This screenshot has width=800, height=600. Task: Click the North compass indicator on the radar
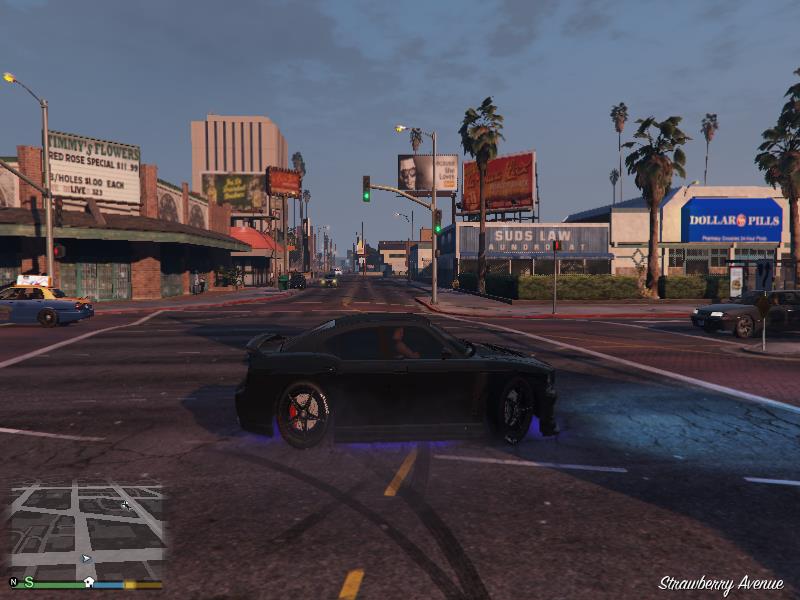click(13, 582)
